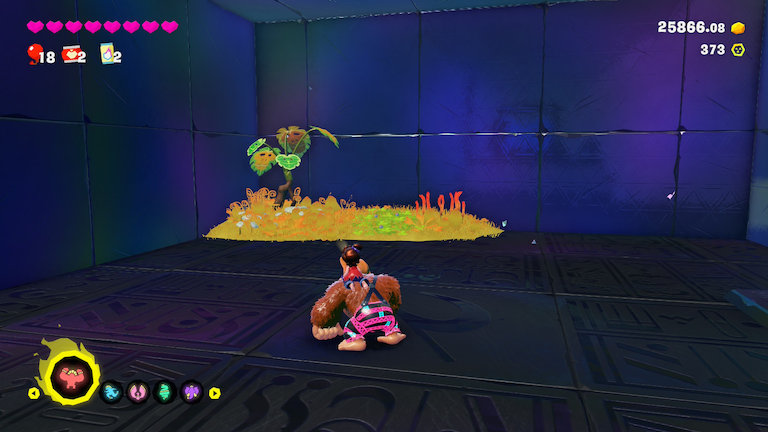Screen dimensions: 768x432
Task: Switch to the pink Ostrich Bananza
Action: (x=139, y=392)
